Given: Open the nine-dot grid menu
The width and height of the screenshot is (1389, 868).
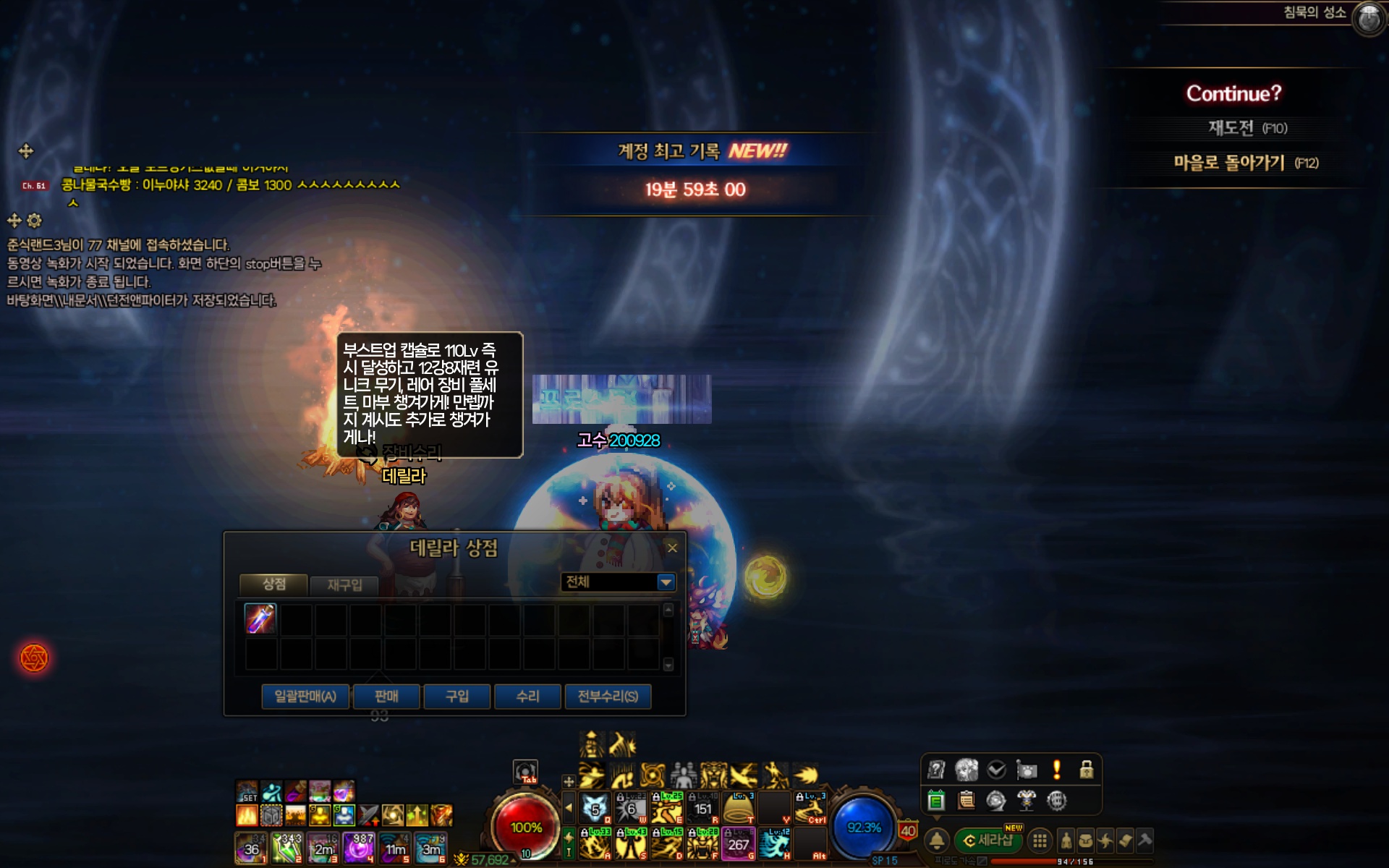Looking at the screenshot, I should [1040, 841].
